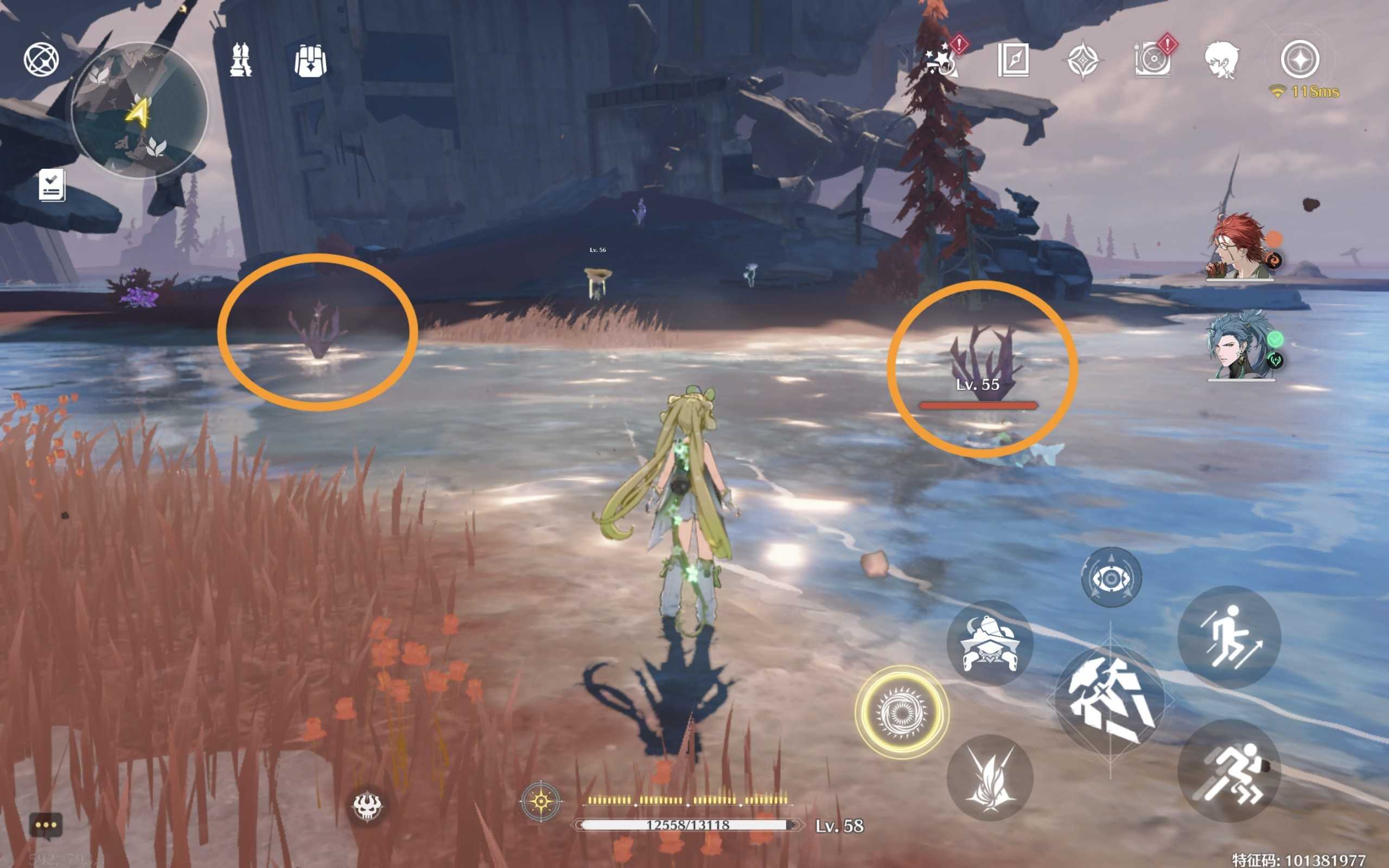Image resolution: width=1389 pixels, height=868 pixels.
Task: Open the circular minimap
Action: 139,111
